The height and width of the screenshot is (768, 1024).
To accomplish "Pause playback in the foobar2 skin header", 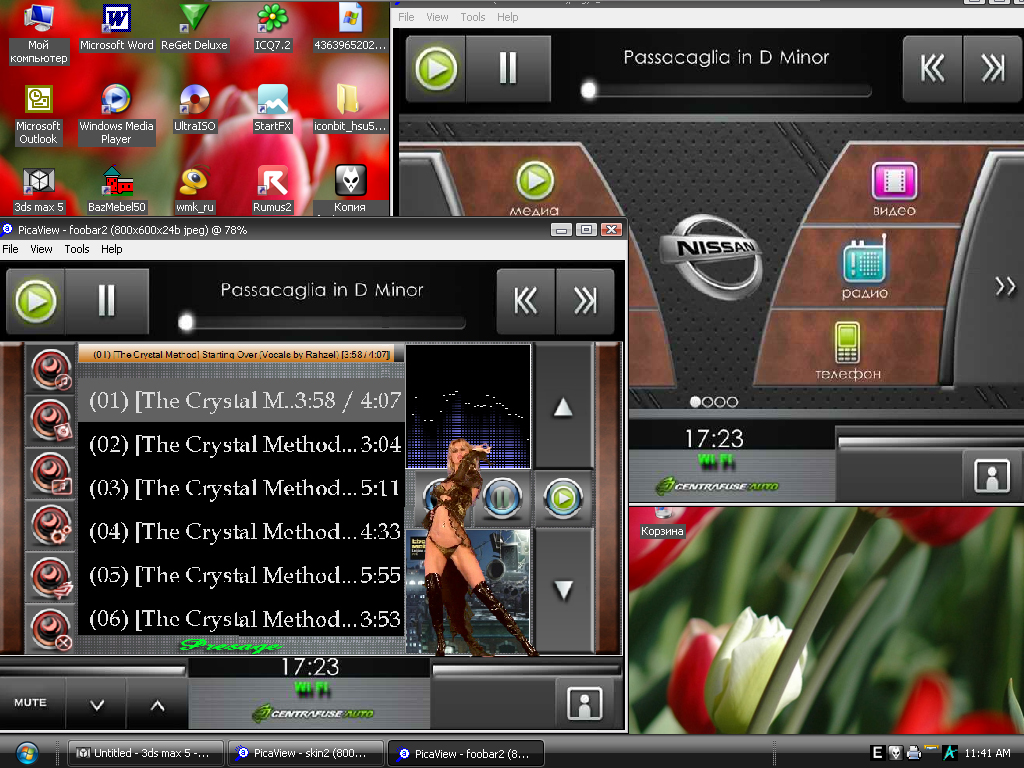I will [107, 301].
